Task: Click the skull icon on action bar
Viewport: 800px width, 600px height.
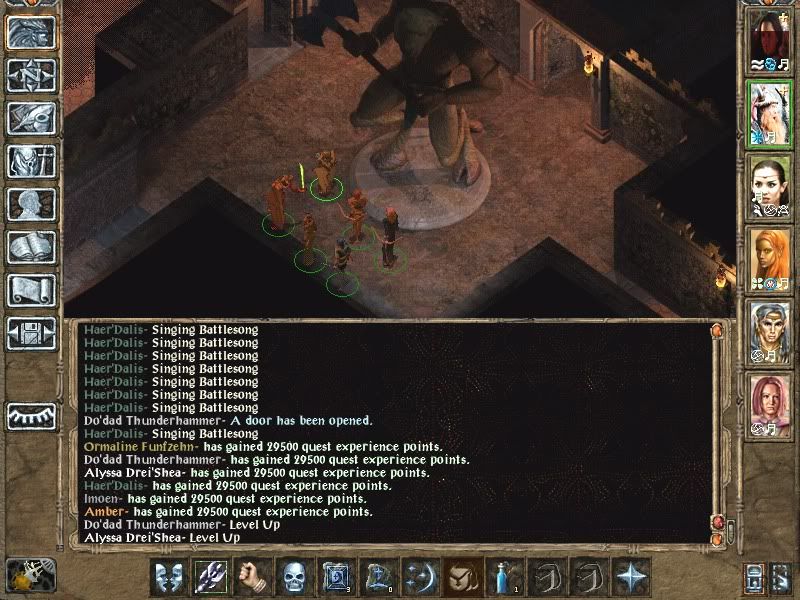Action: tap(293, 578)
